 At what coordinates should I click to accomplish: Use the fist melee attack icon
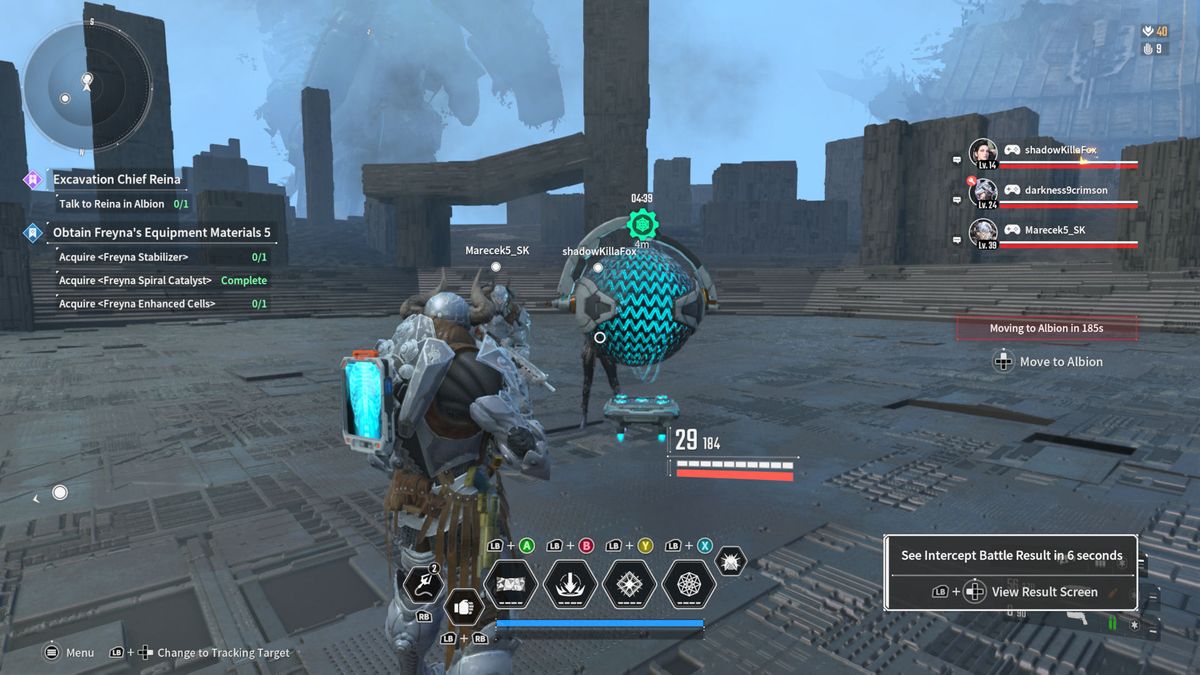coord(462,606)
